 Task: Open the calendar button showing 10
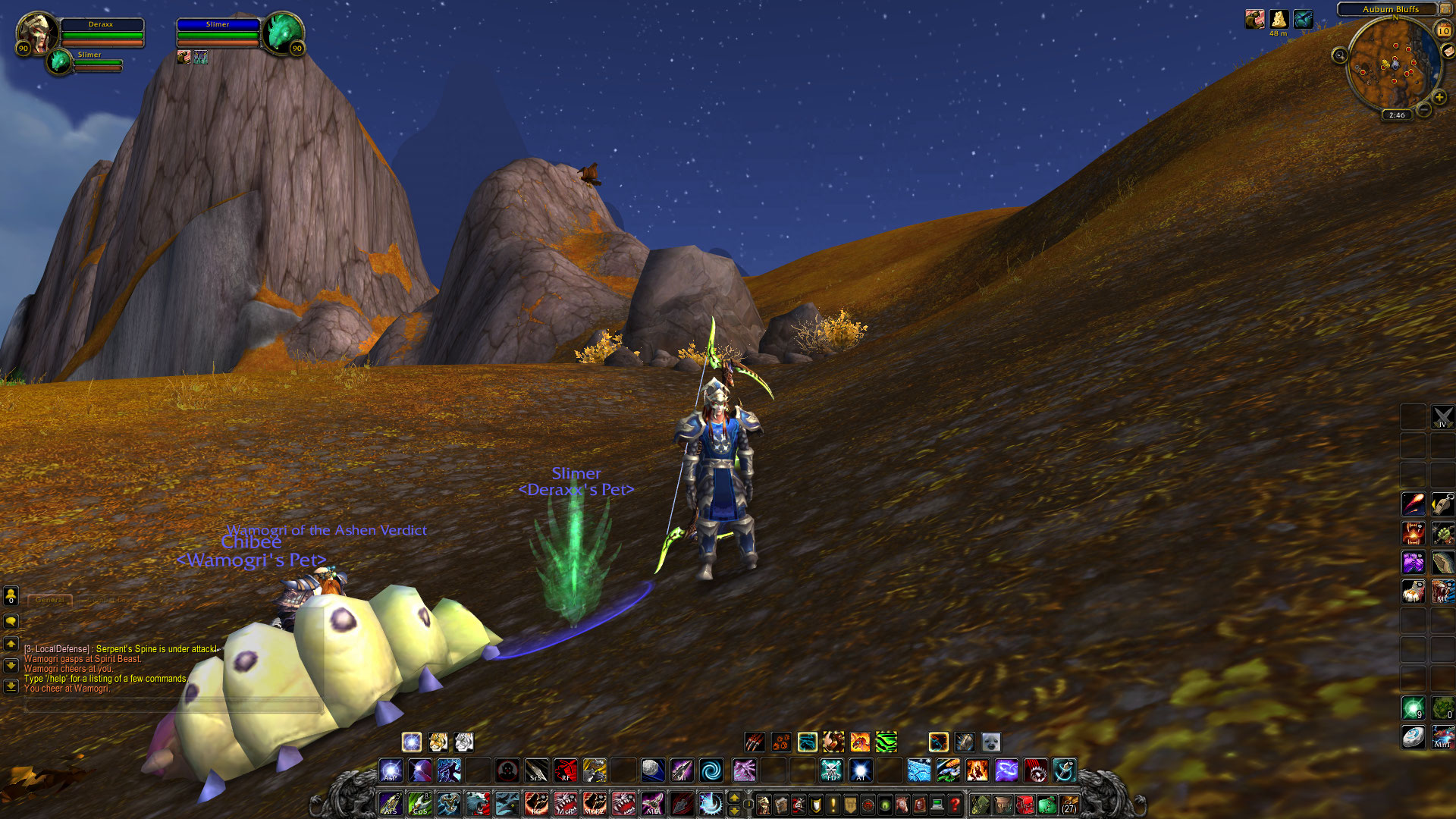(x=1443, y=31)
